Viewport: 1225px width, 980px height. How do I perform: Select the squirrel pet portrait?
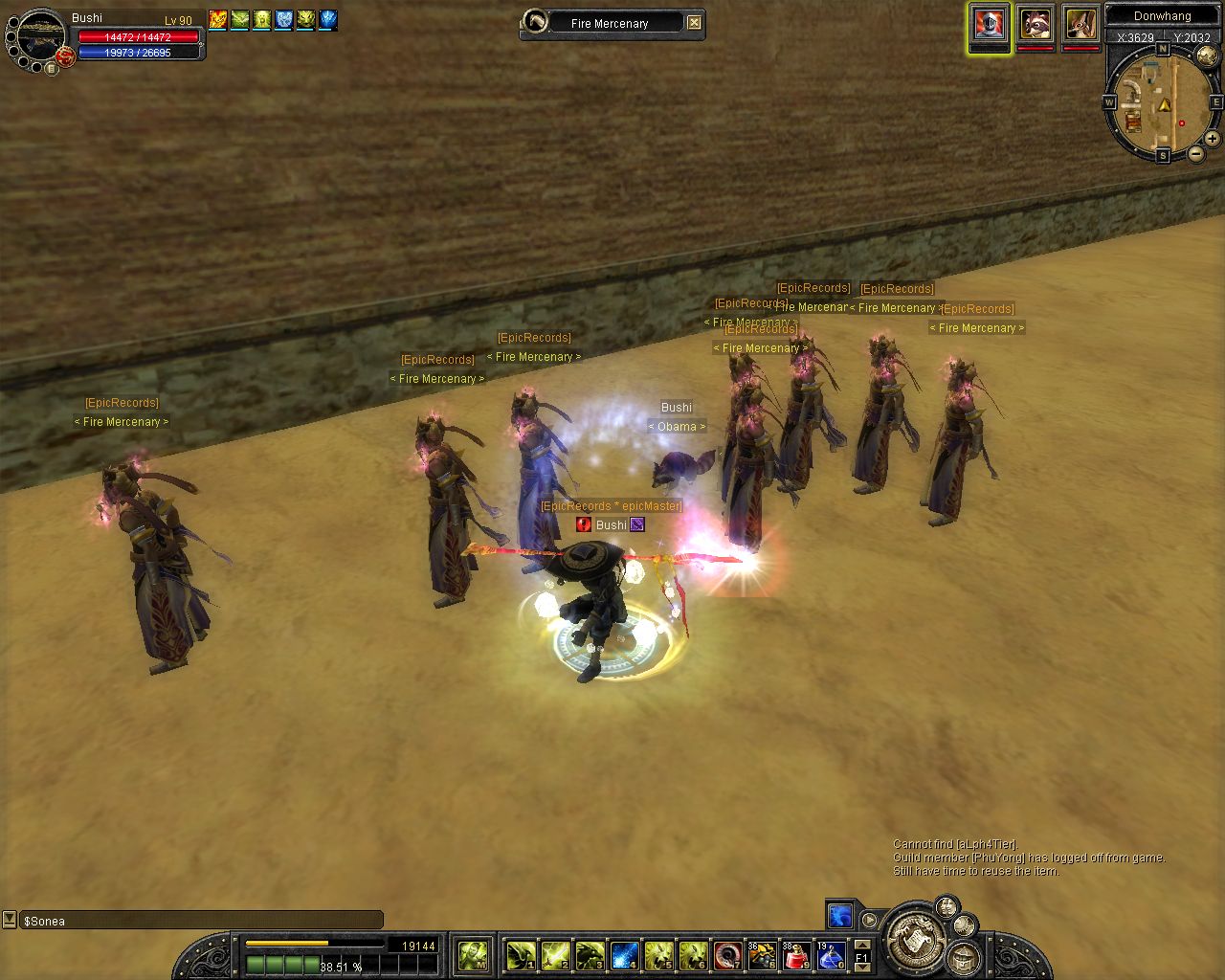coord(1080,24)
